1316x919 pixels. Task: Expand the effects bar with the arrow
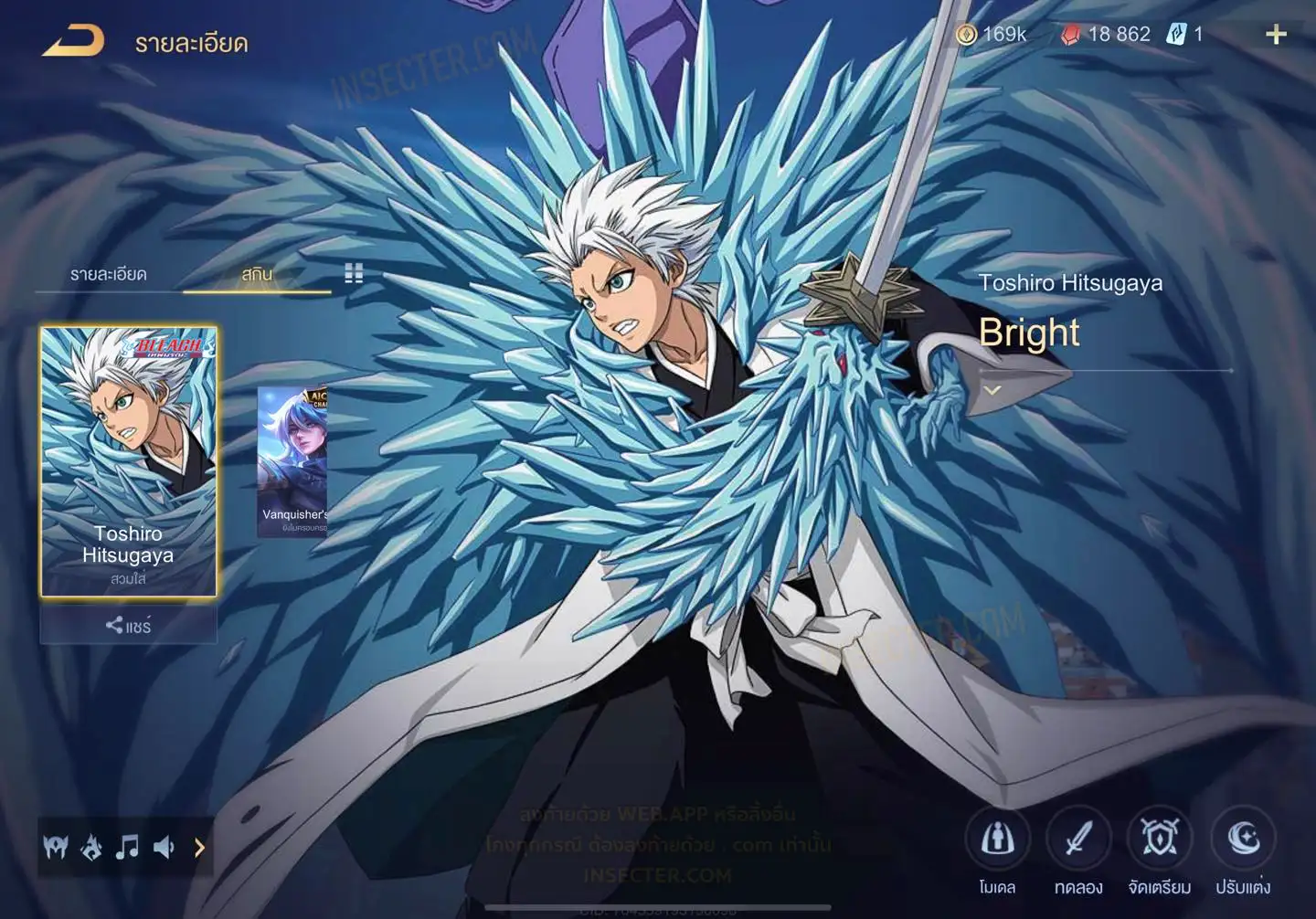pyautogui.click(x=199, y=848)
